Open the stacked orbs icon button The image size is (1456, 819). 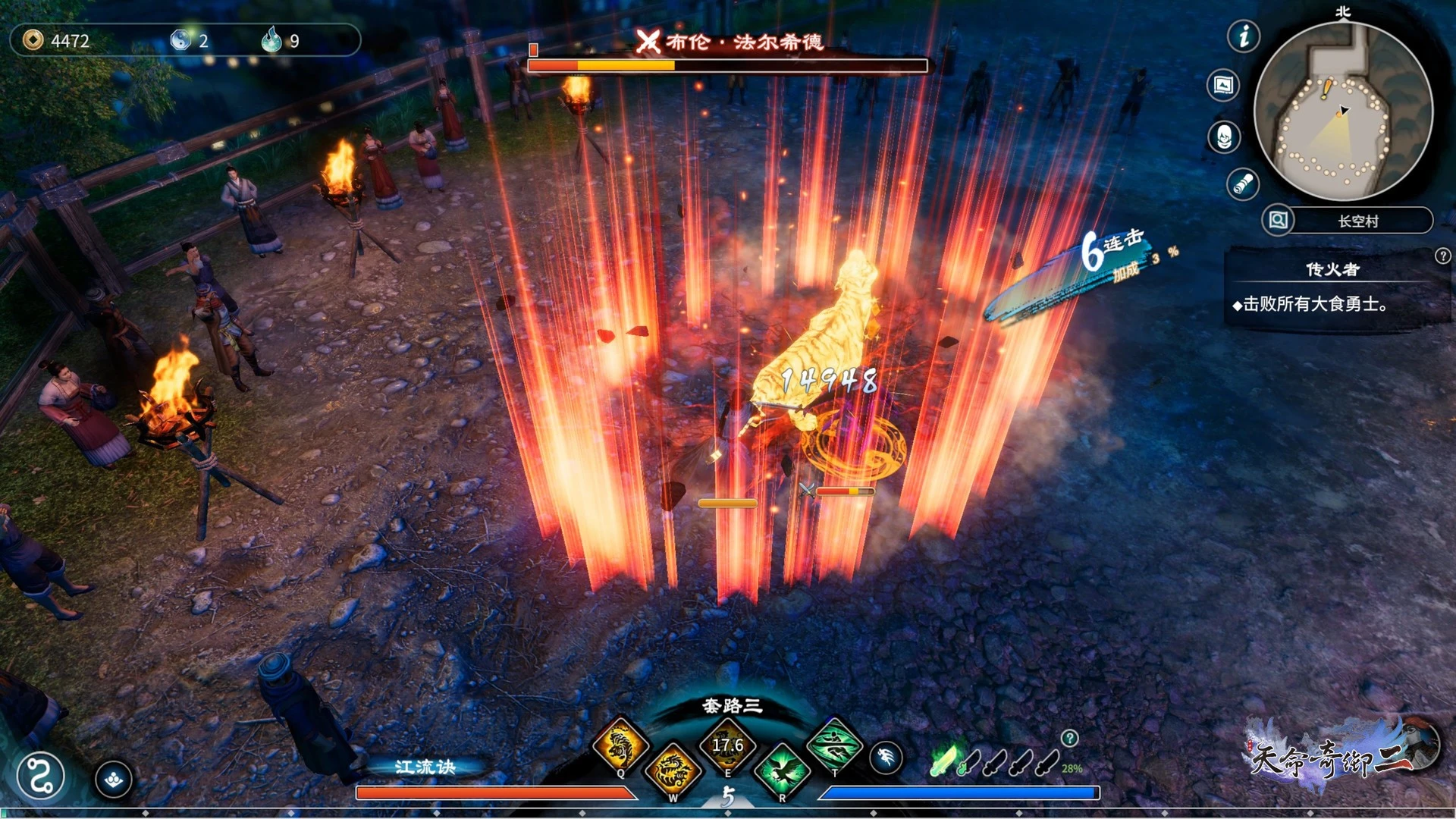pos(114,779)
